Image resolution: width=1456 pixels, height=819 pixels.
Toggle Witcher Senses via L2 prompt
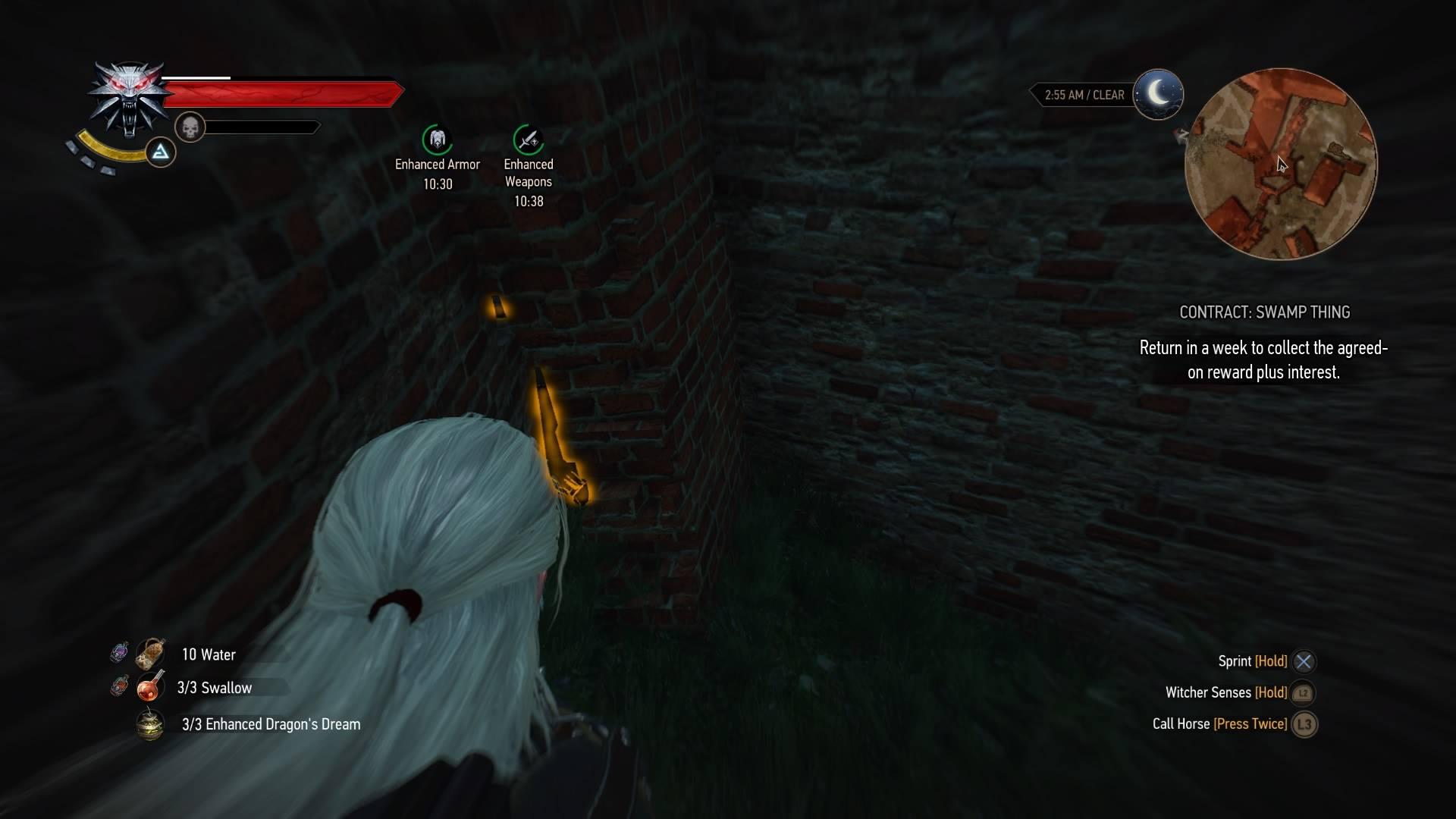click(1301, 692)
